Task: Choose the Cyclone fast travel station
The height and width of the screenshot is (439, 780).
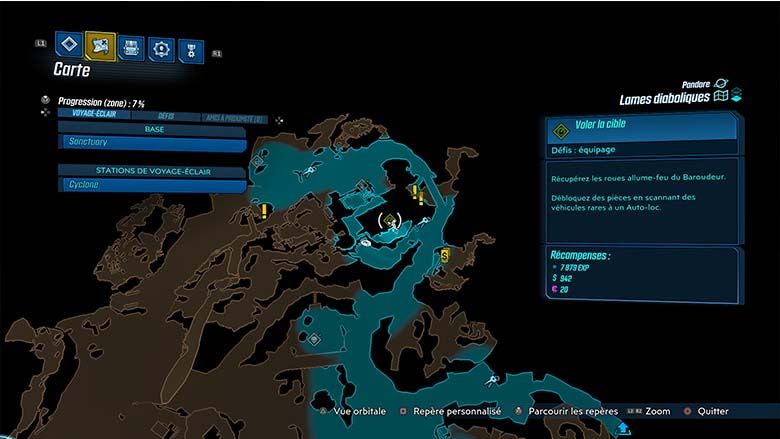Action: [x=152, y=185]
